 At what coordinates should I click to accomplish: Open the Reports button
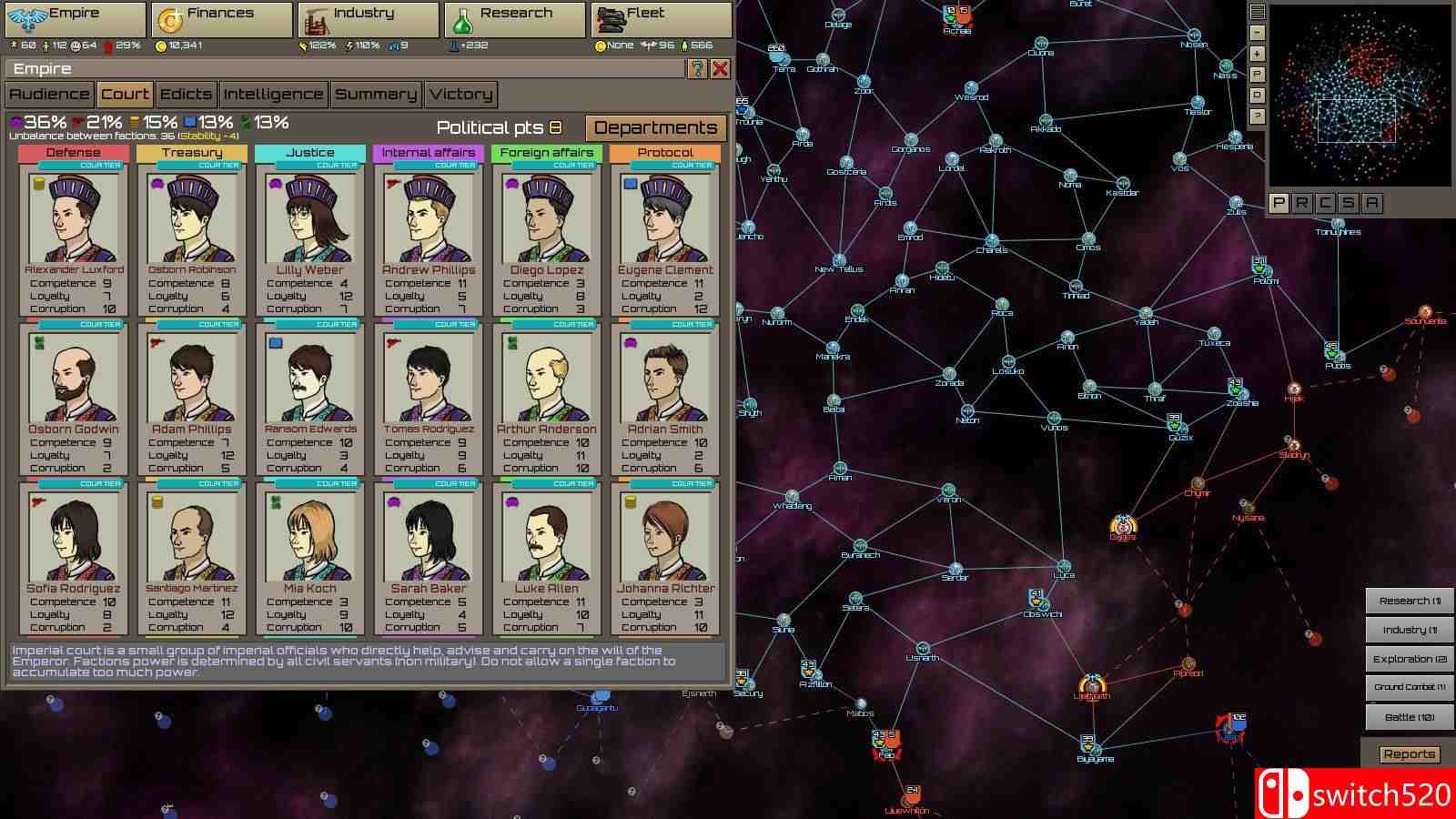tap(1409, 754)
